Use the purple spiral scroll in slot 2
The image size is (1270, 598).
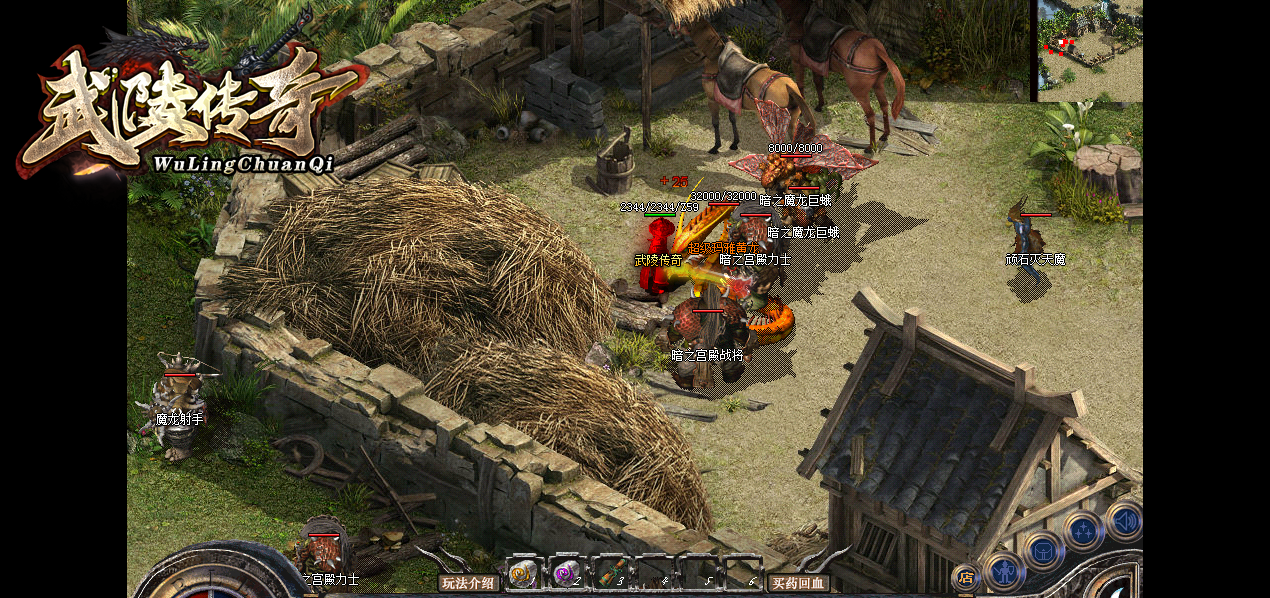pyautogui.click(x=566, y=573)
